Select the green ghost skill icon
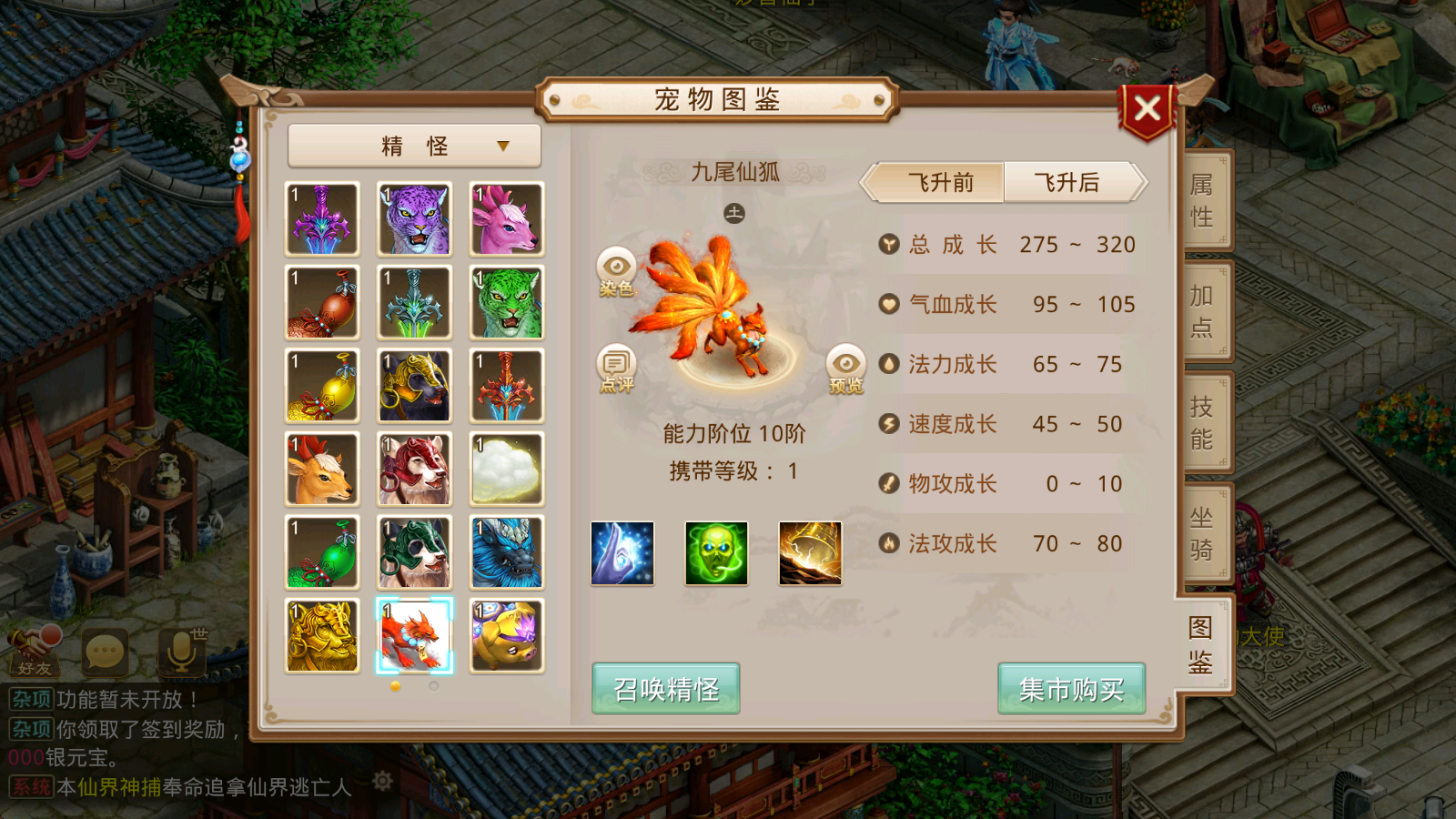This screenshot has height=819, width=1456. click(716, 554)
